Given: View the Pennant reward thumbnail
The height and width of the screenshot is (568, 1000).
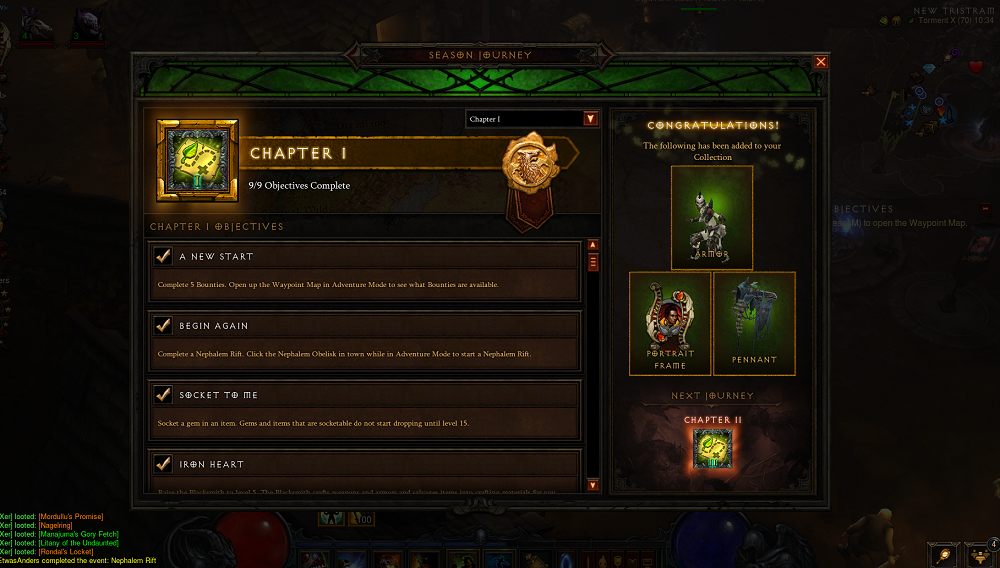Looking at the screenshot, I should coord(754,323).
